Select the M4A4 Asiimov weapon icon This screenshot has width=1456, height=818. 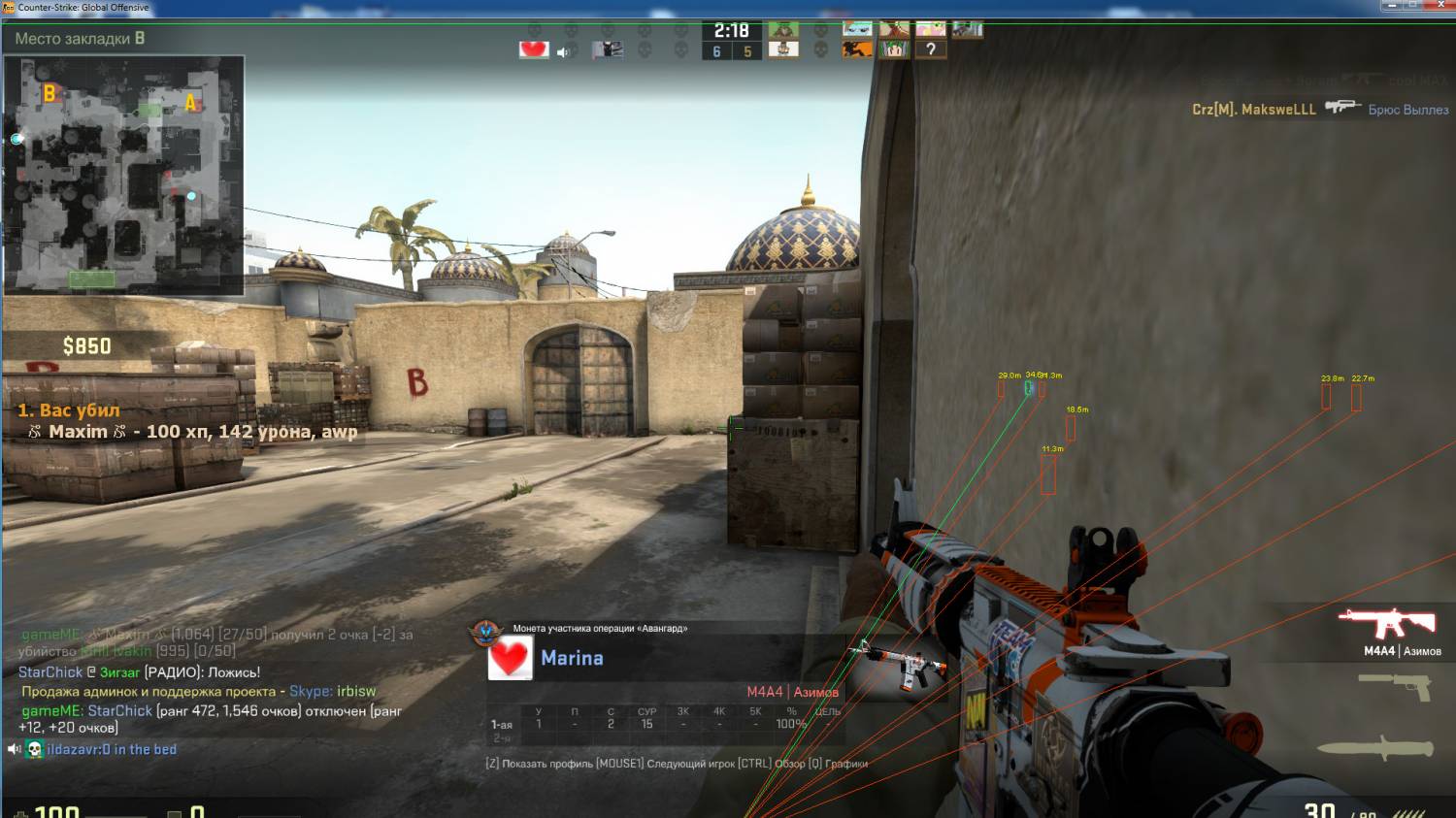tap(1387, 622)
